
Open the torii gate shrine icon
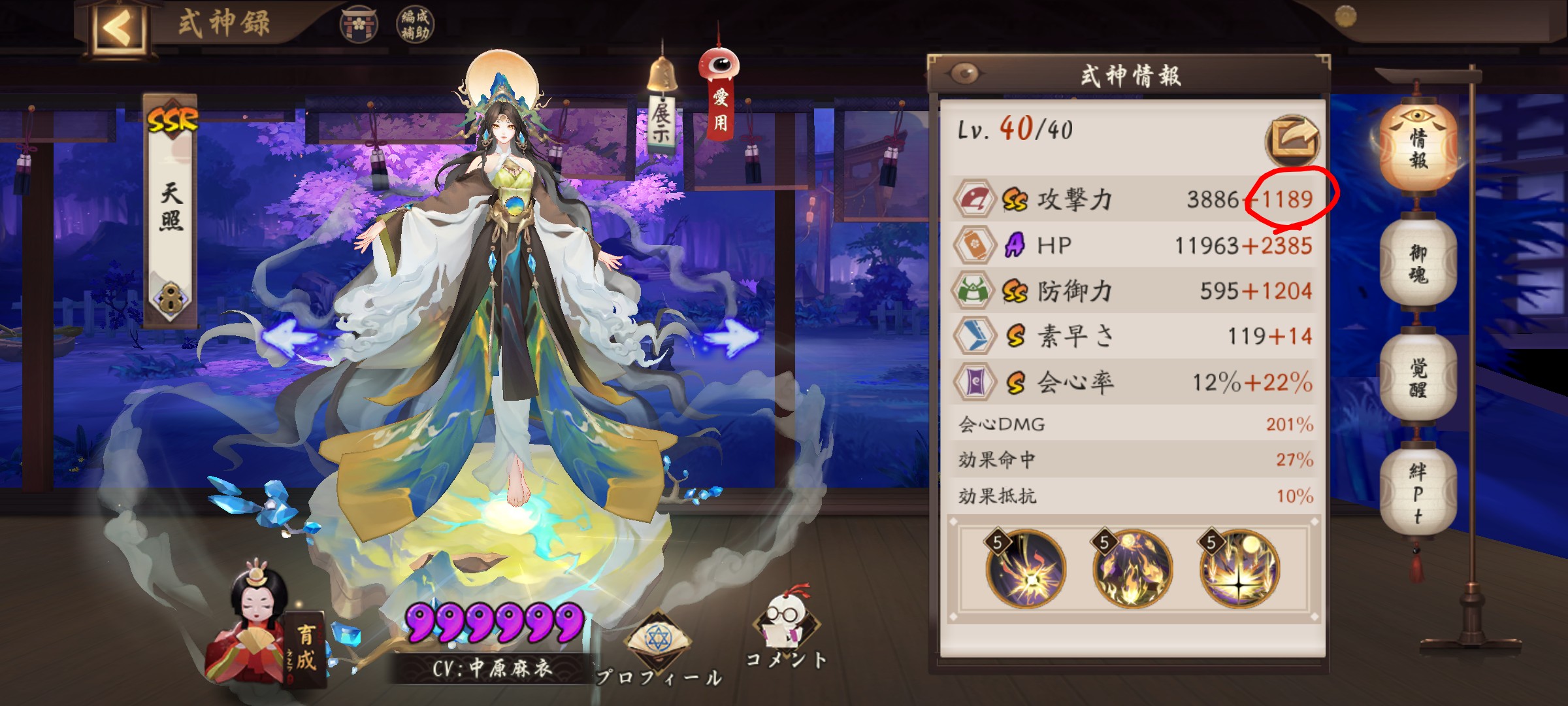tap(359, 25)
